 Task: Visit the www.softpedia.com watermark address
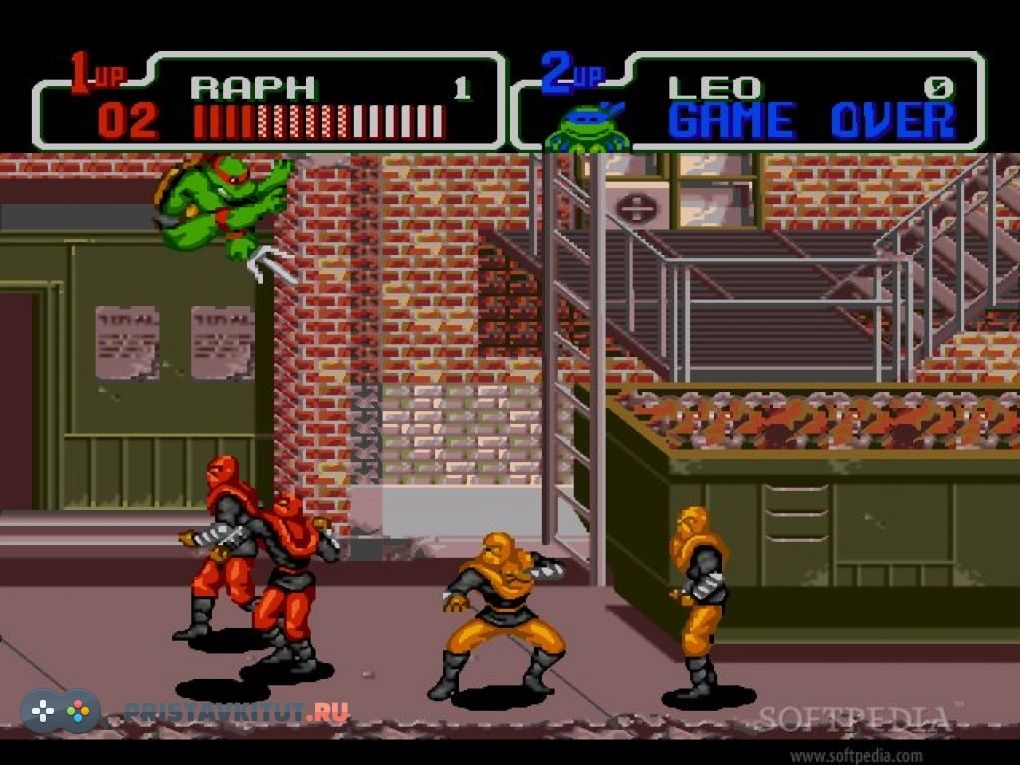(x=855, y=755)
